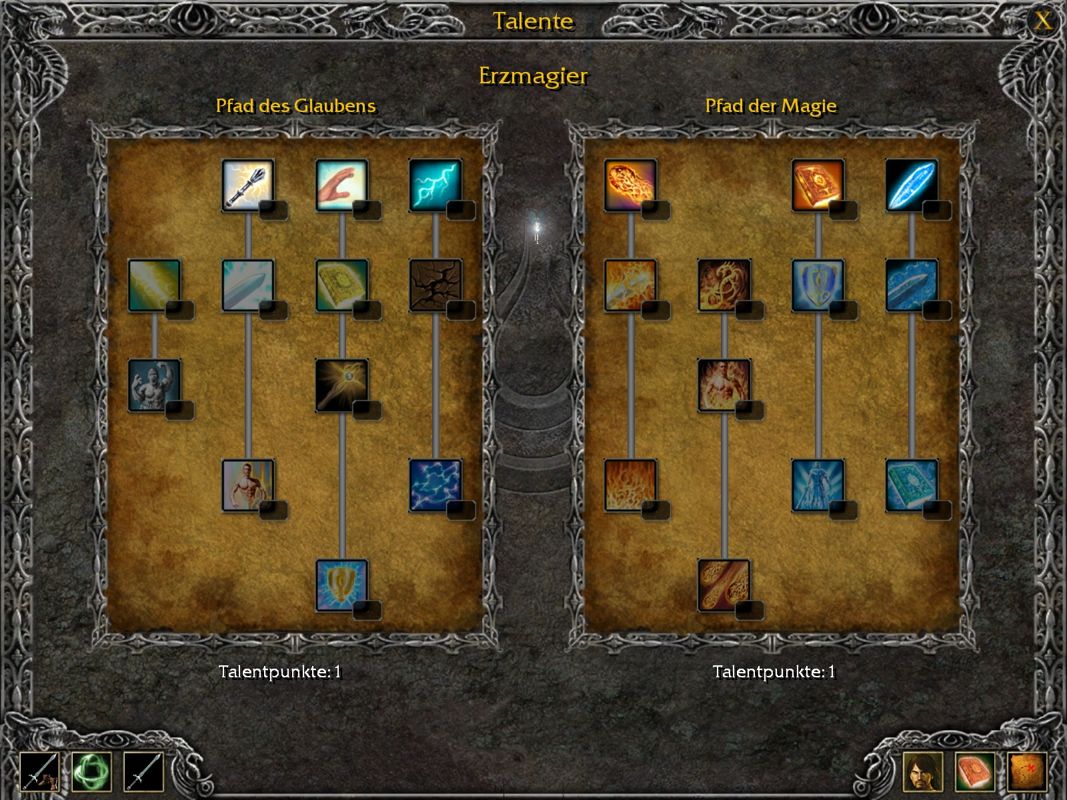The height and width of the screenshot is (800, 1067).
Task: Select the golden shield talent
Action: (342, 585)
